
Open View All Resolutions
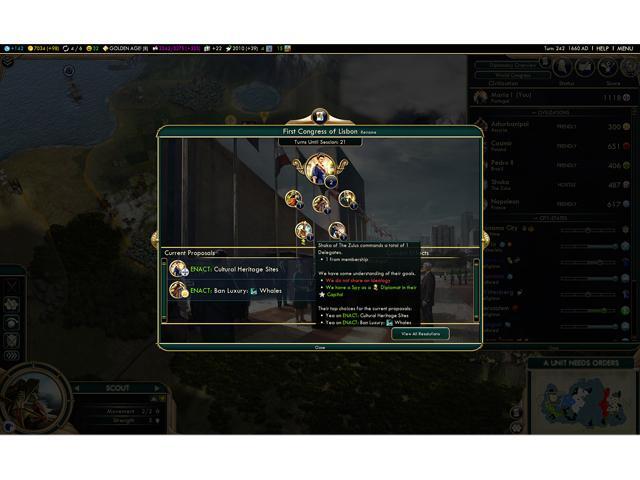[x=420, y=334]
